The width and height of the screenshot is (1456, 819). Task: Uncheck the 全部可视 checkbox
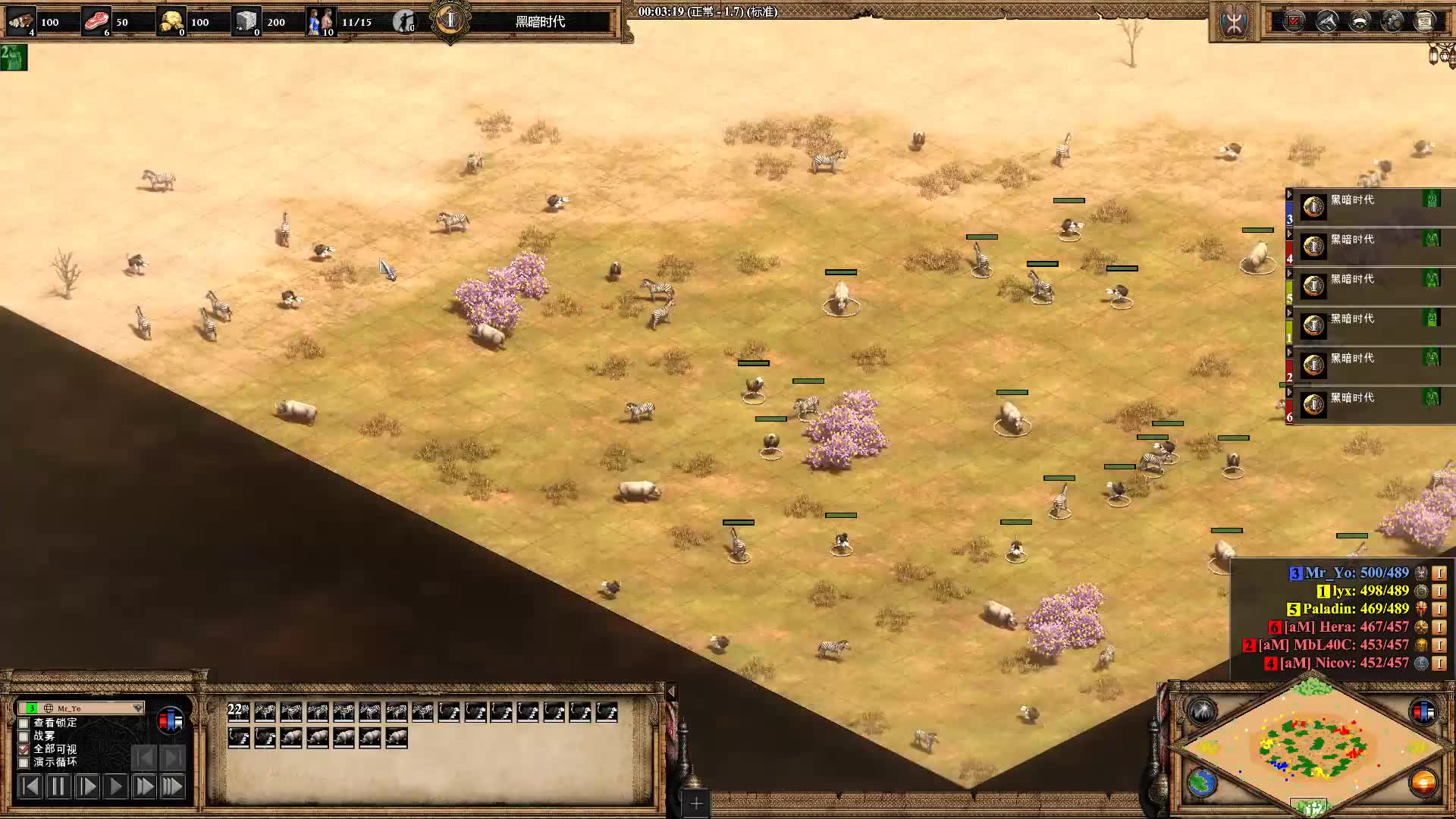[x=24, y=748]
